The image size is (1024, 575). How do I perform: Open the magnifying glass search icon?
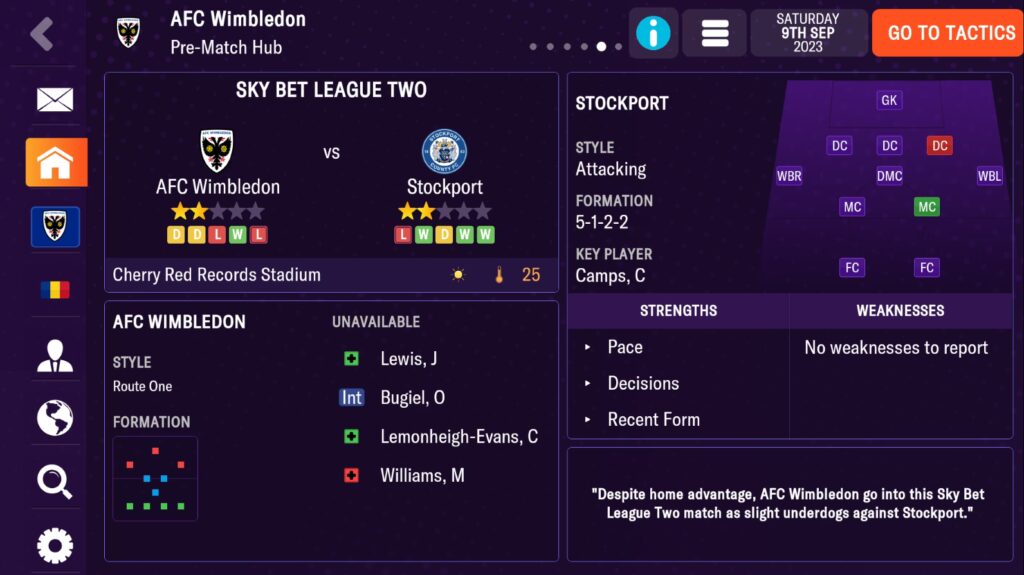click(x=55, y=482)
